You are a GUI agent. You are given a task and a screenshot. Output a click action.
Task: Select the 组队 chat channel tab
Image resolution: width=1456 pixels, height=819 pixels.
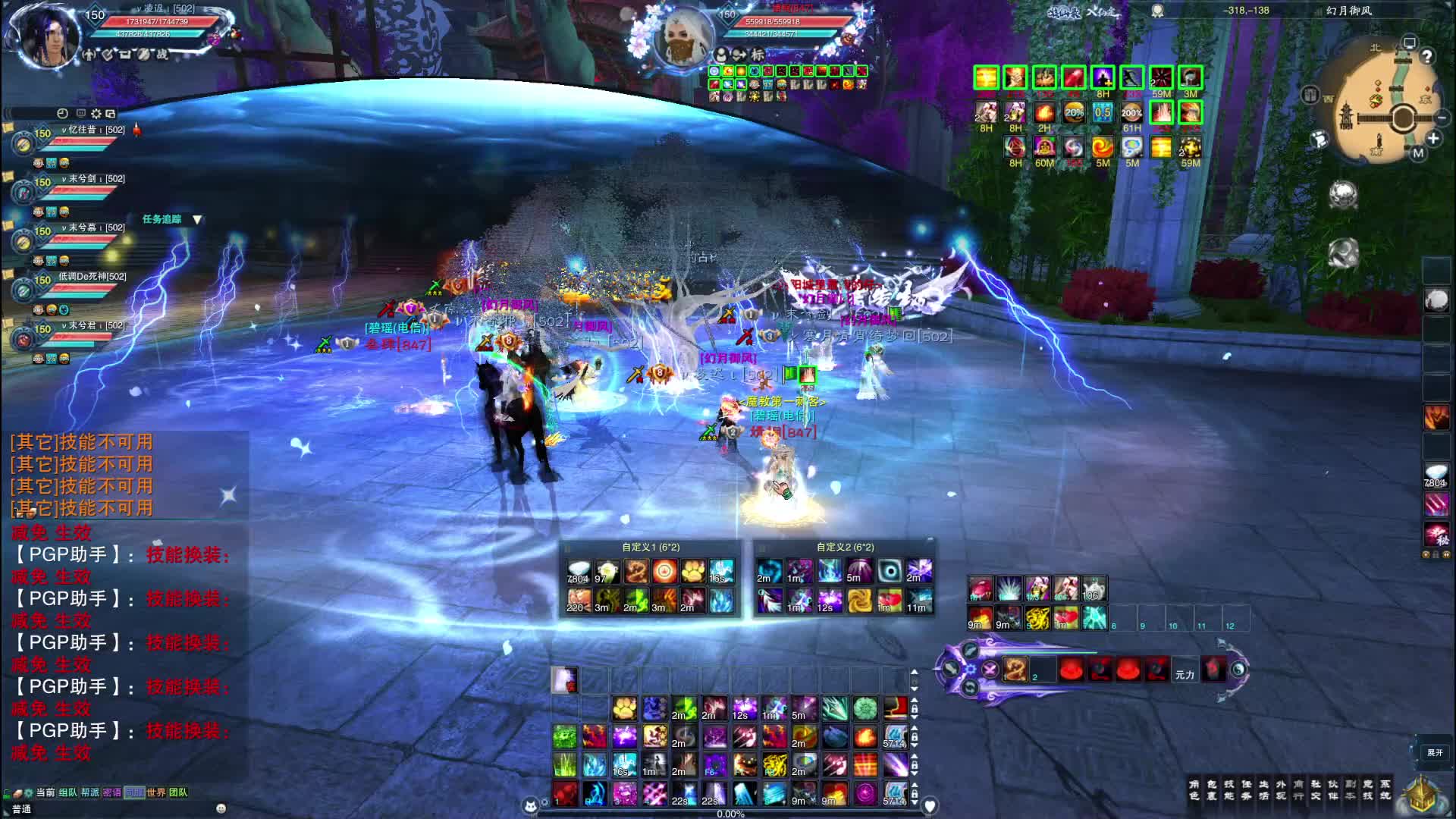tap(68, 792)
